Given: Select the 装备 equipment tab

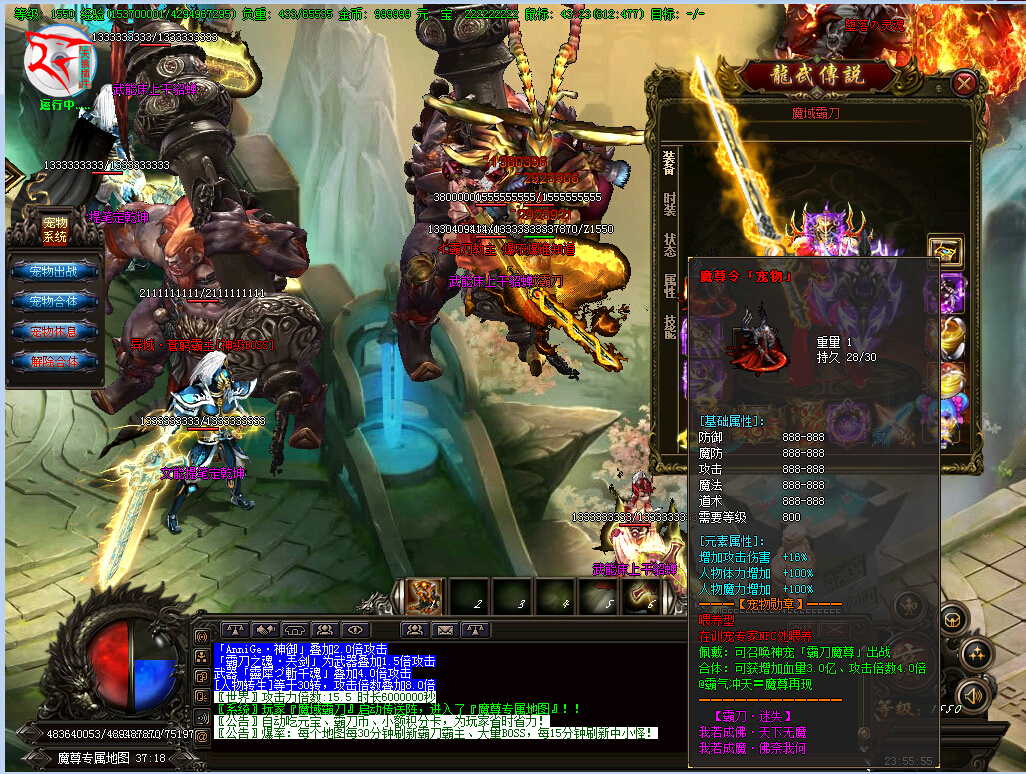Looking at the screenshot, I should [x=669, y=162].
